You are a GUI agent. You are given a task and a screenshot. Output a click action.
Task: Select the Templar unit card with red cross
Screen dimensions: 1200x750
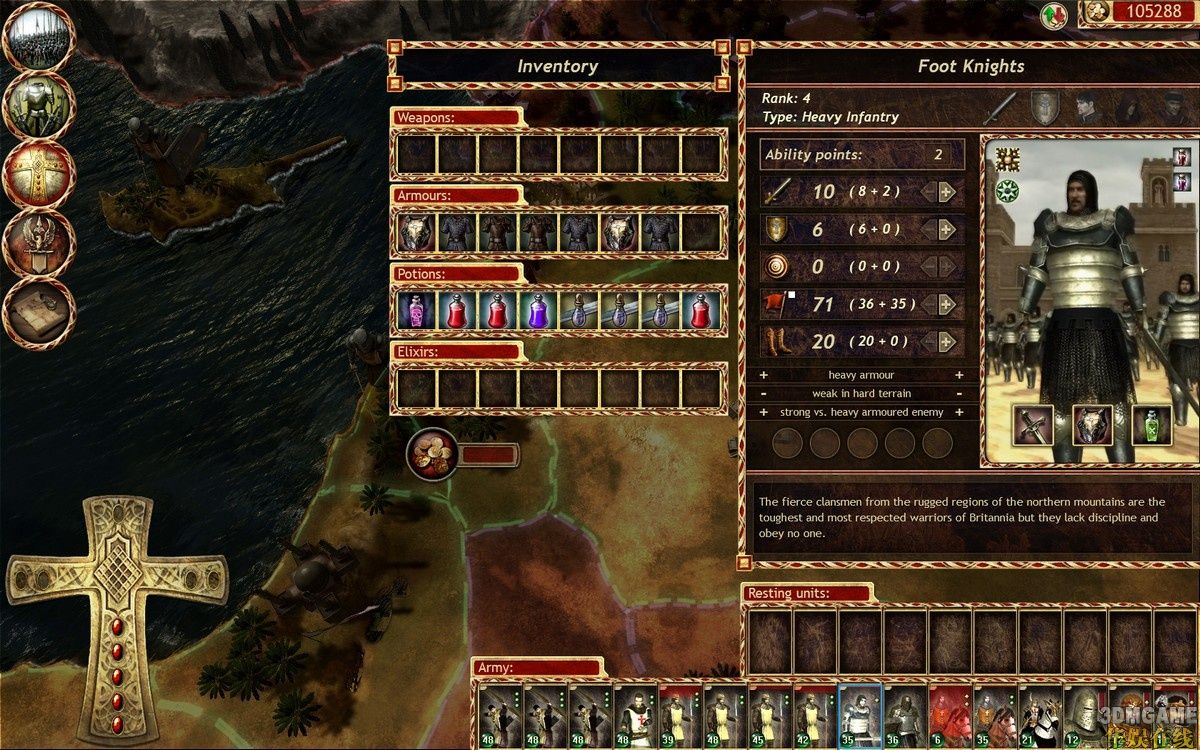636,716
